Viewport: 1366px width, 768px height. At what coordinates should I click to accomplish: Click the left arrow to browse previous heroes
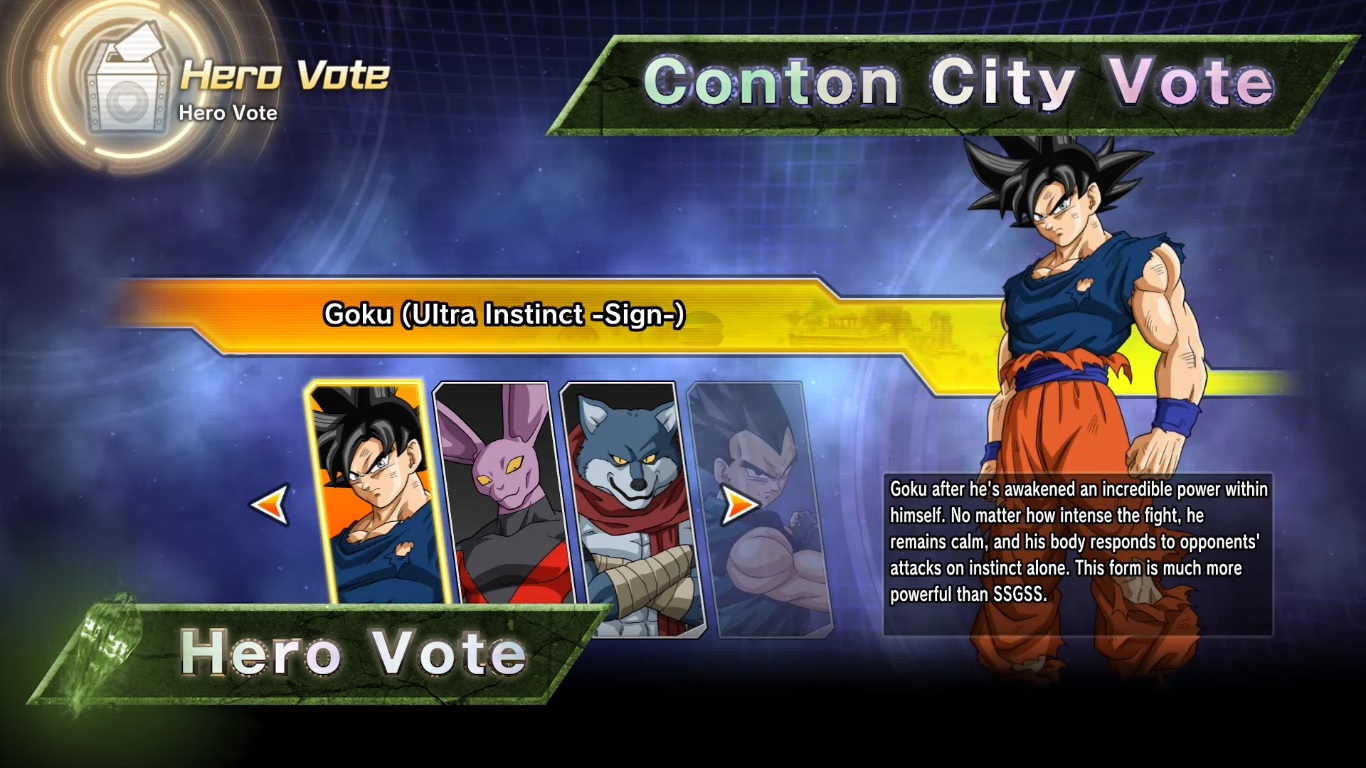270,505
